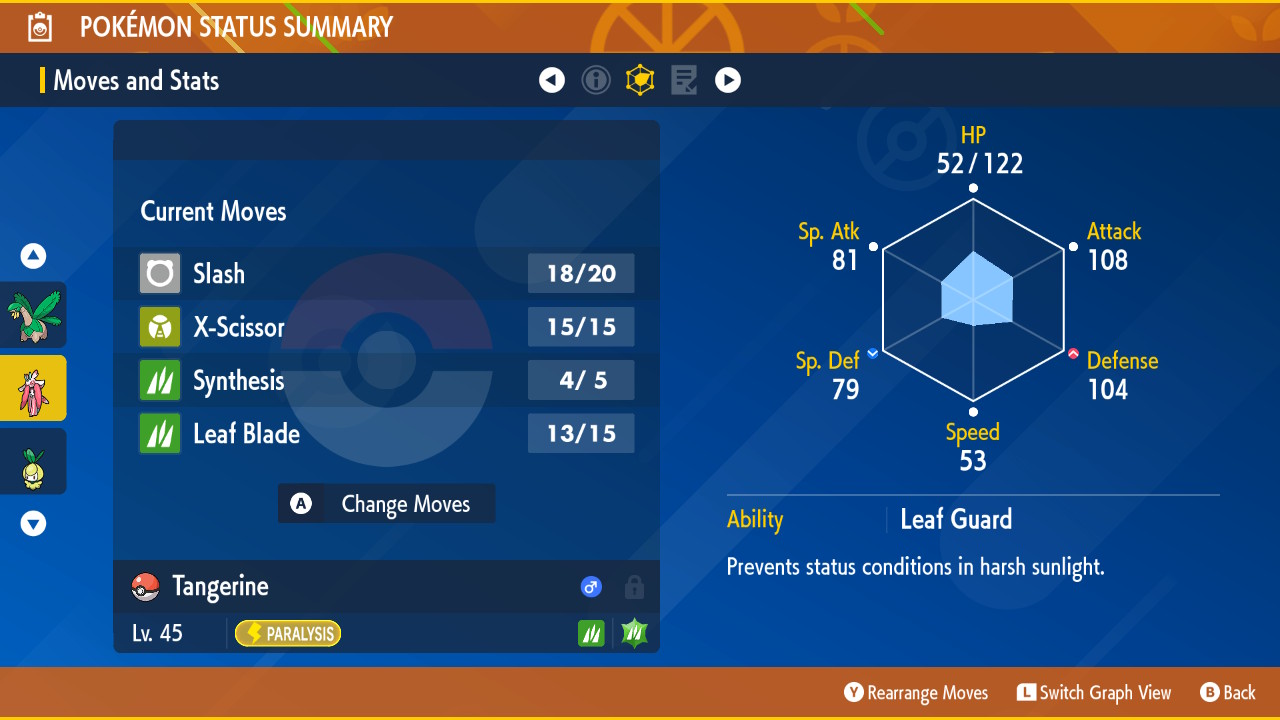
Task: Switch to the info summary tab
Action: pos(596,80)
